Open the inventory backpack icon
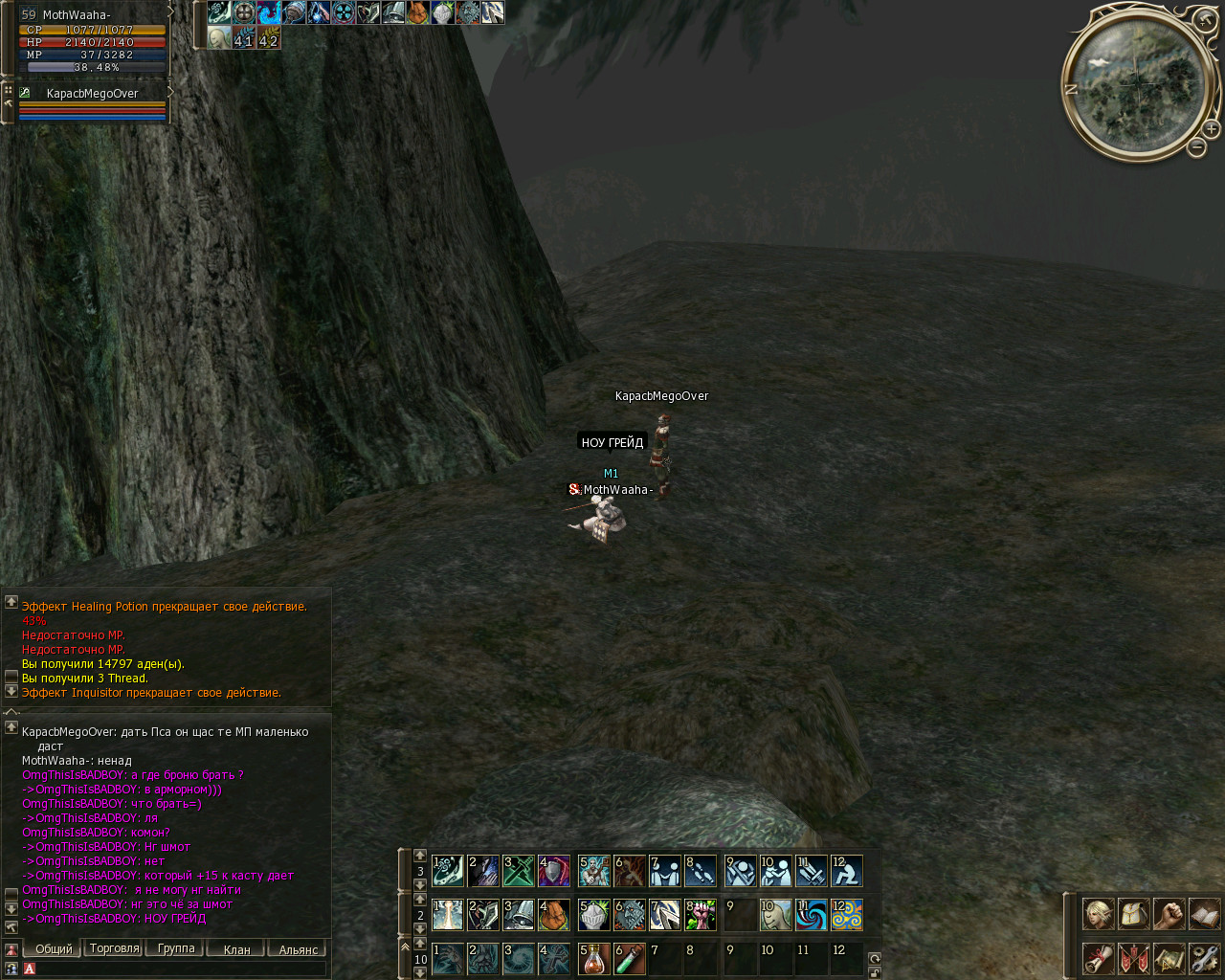The height and width of the screenshot is (980, 1225). pos(1134,914)
